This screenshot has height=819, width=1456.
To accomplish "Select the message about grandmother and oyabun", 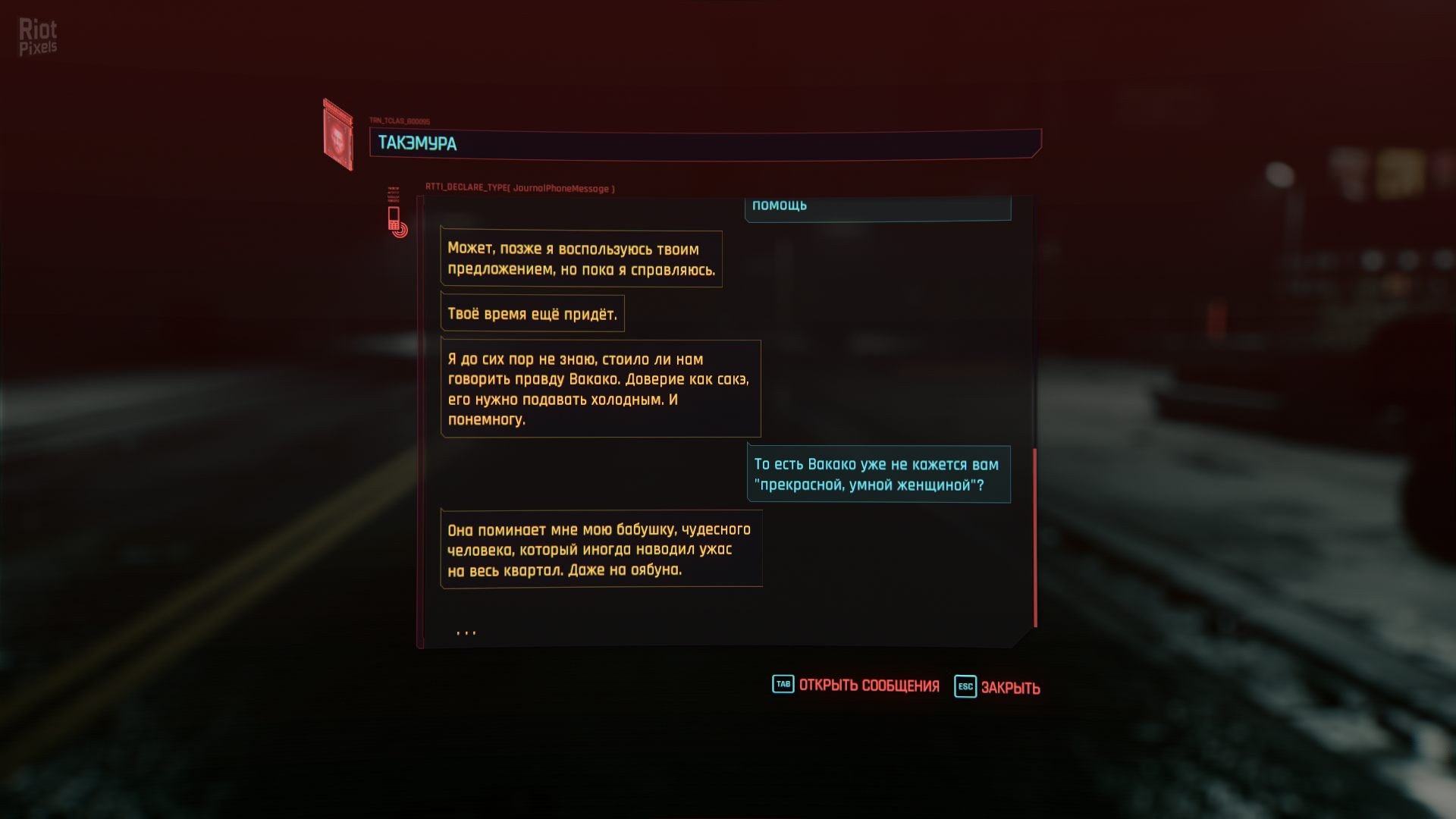I will (x=601, y=549).
